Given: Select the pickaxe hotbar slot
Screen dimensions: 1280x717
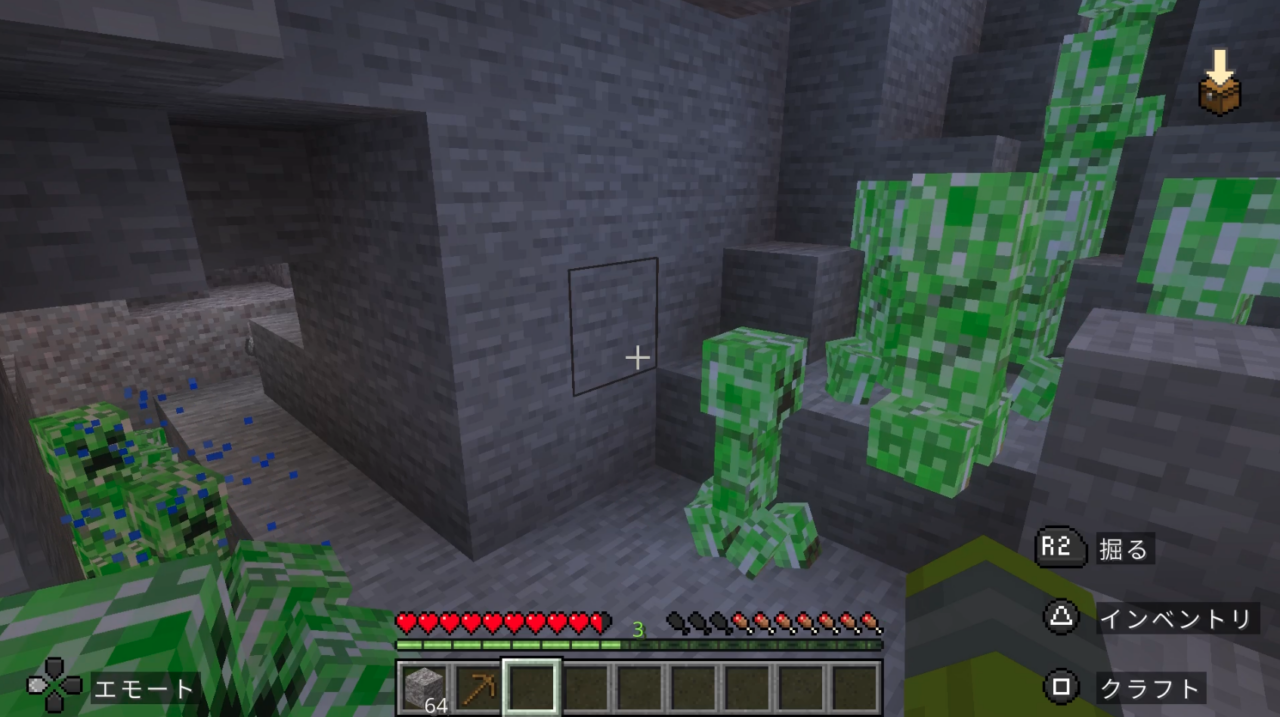Looking at the screenshot, I should [477, 687].
